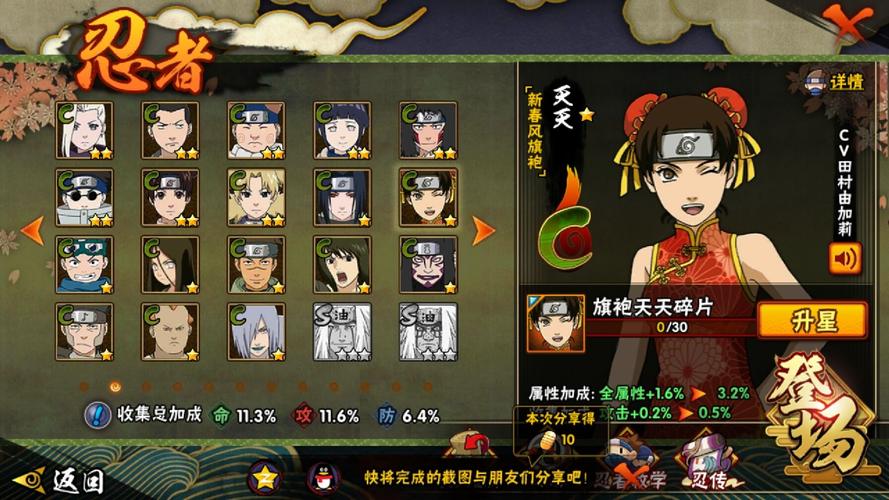Show the next page of ninjas
This screenshot has height=500, width=889.
[483, 230]
